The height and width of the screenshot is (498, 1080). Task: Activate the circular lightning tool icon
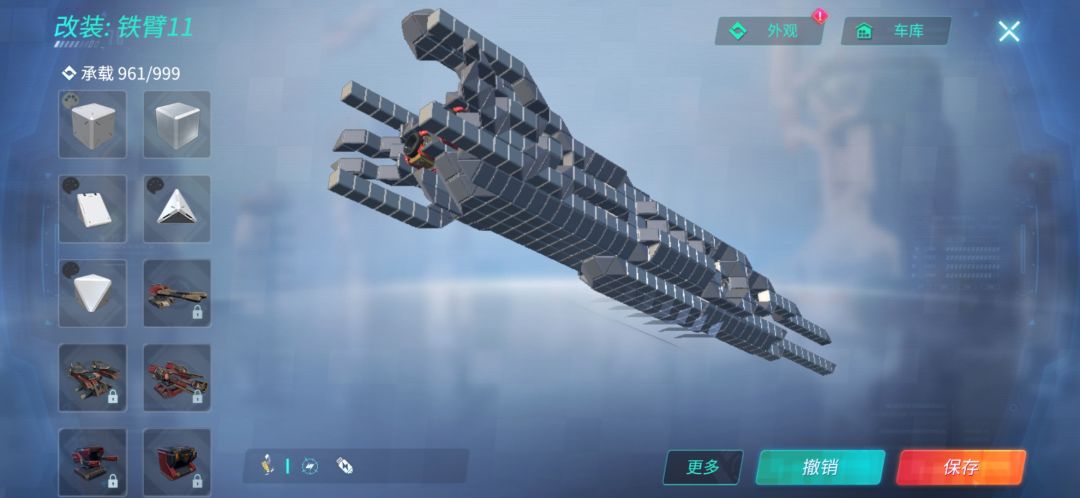(x=311, y=465)
